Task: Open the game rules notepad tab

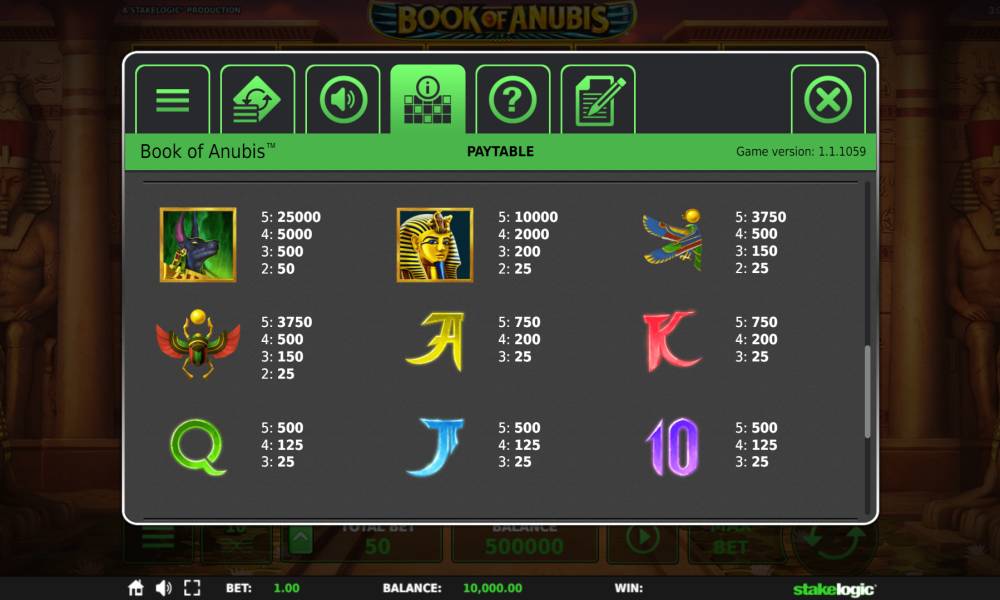Action: (598, 100)
